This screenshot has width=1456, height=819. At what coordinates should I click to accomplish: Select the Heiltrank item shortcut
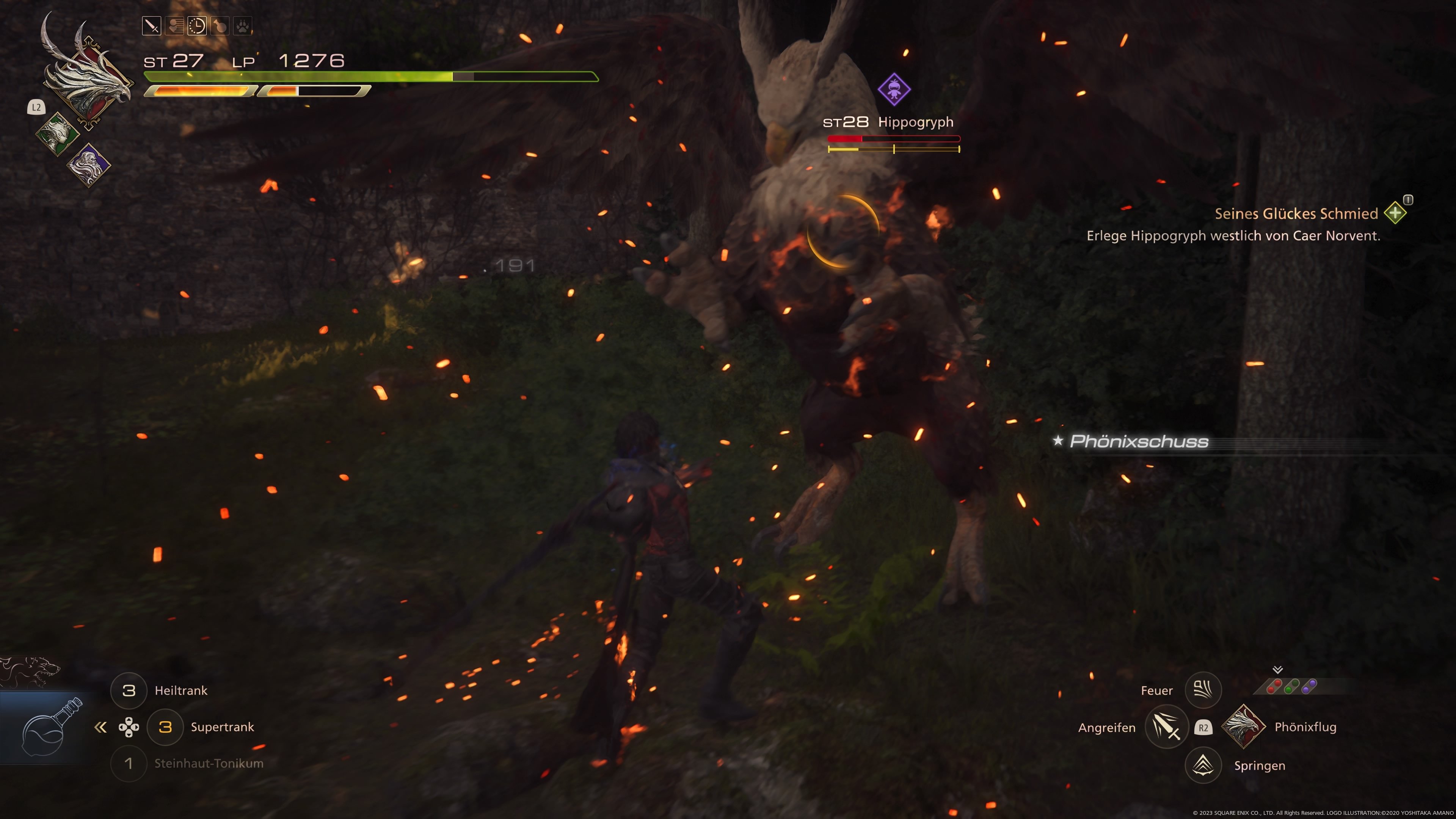[129, 690]
